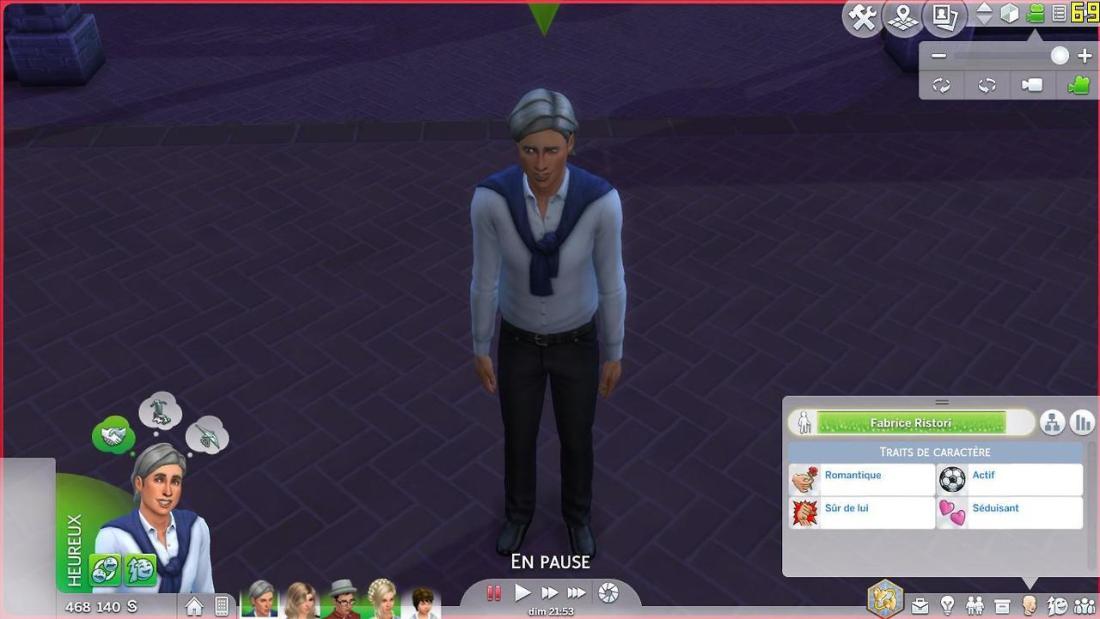
Task: Select the Romantique trait entry
Action: pyautogui.click(x=862, y=480)
